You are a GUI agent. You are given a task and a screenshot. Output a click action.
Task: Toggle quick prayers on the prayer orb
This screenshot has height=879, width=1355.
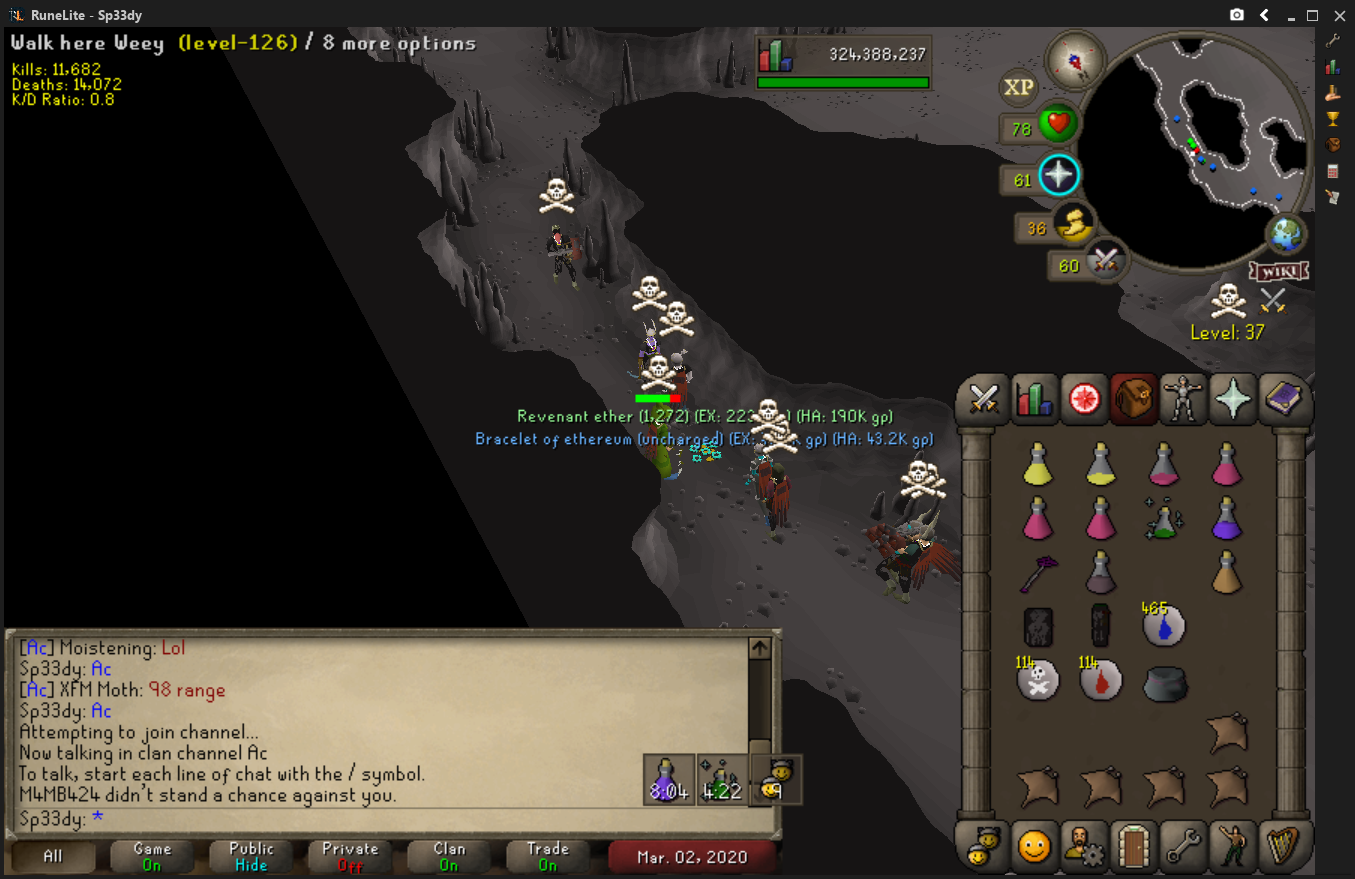(x=1058, y=176)
